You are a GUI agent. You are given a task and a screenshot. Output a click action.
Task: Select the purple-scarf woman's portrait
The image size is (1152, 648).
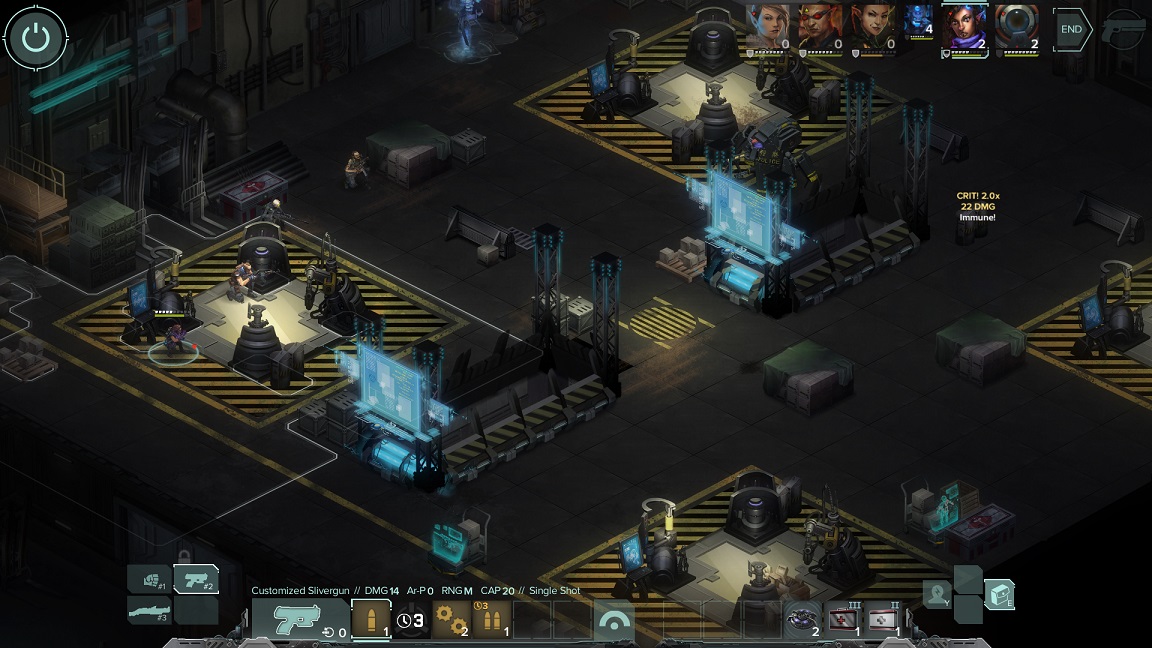point(965,26)
